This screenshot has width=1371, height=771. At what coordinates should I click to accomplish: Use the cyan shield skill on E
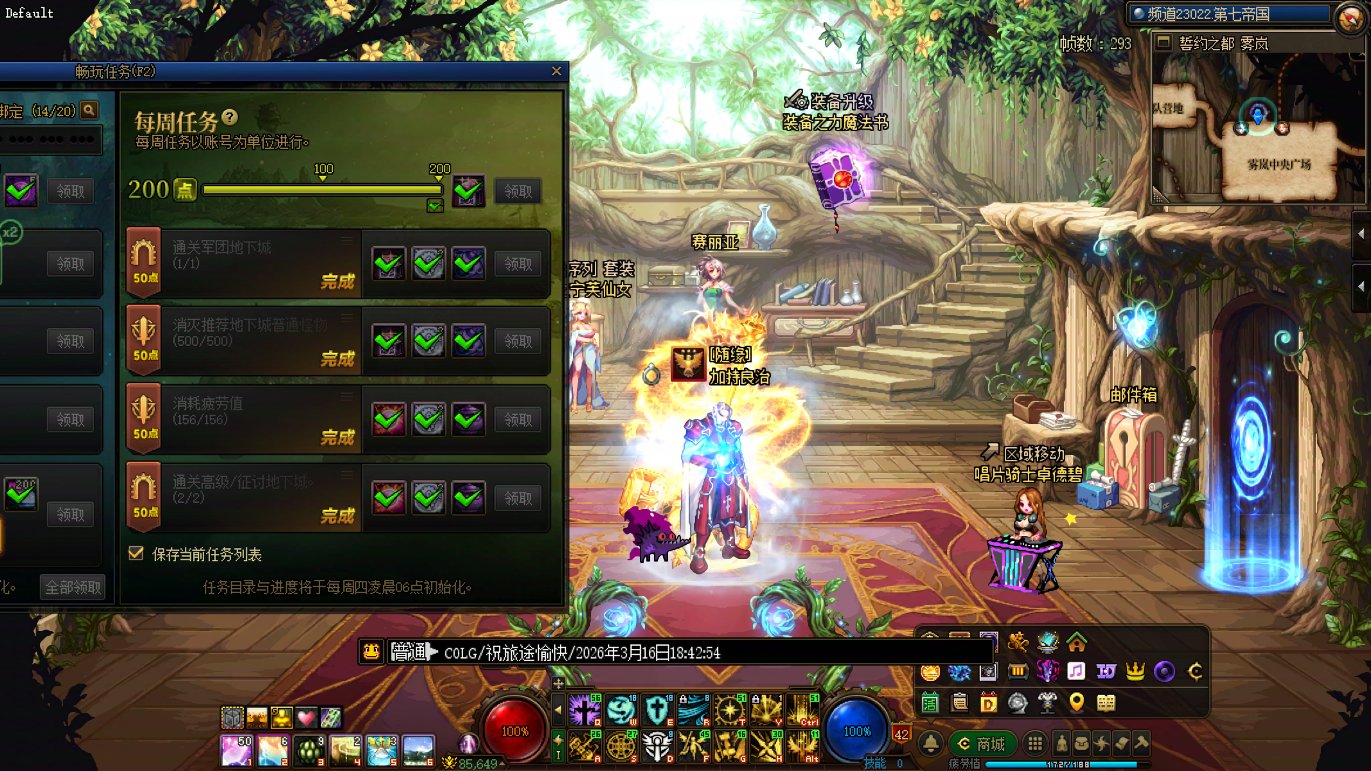pos(657,709)
